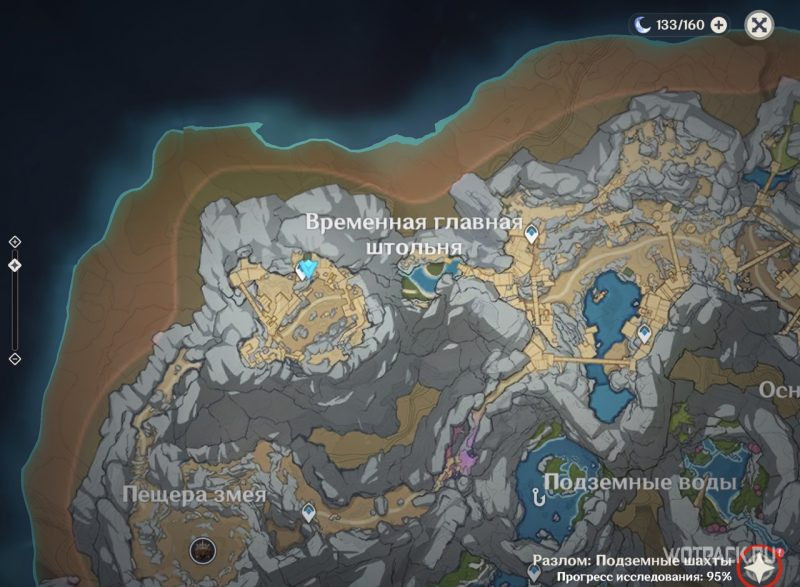Select the waypoint beside the large lake
This screenshot has width=800, height=587.
pyautogui.click(x=644, y=334)
